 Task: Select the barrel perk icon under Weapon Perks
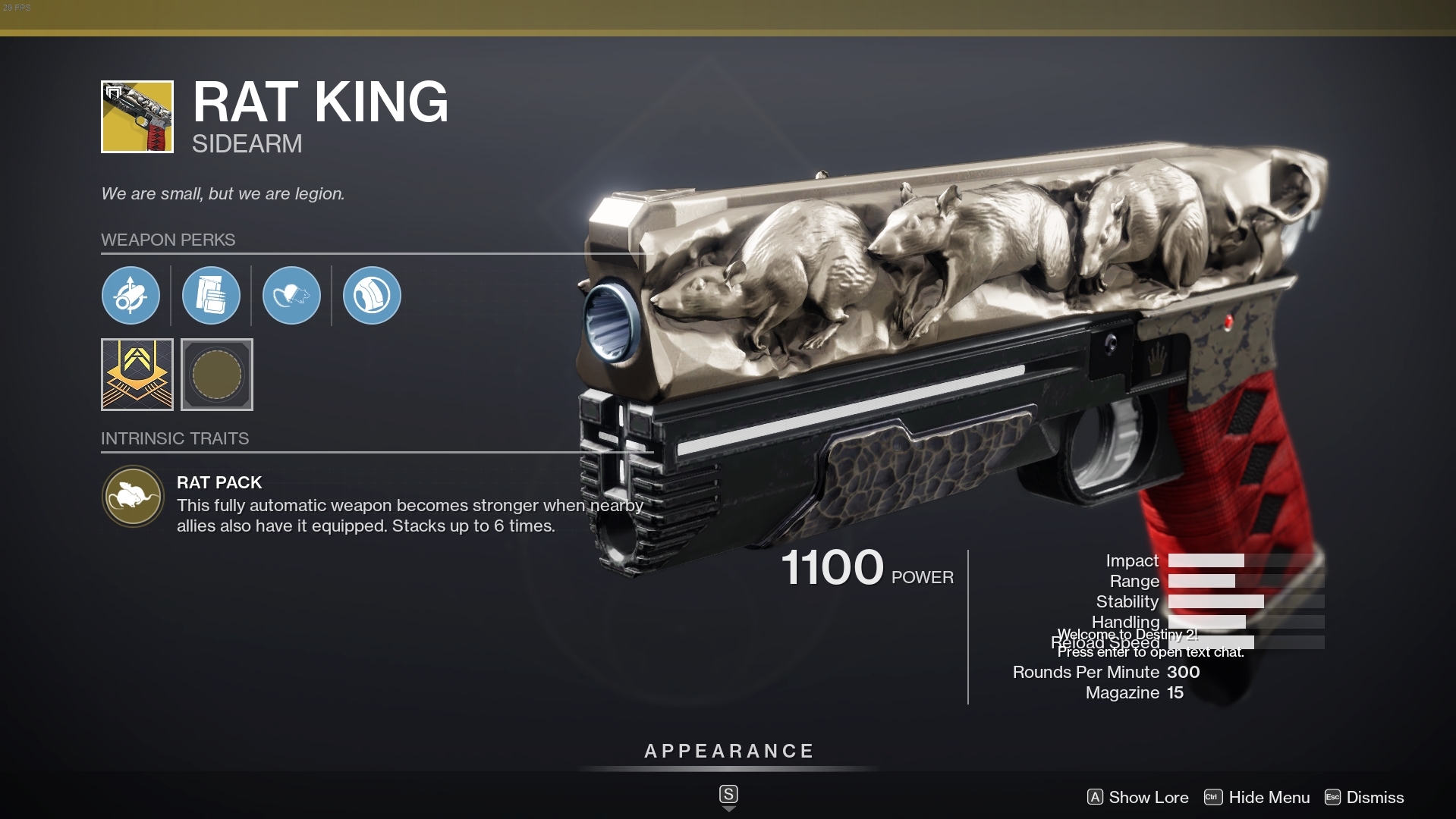click(x=132, y=296)
